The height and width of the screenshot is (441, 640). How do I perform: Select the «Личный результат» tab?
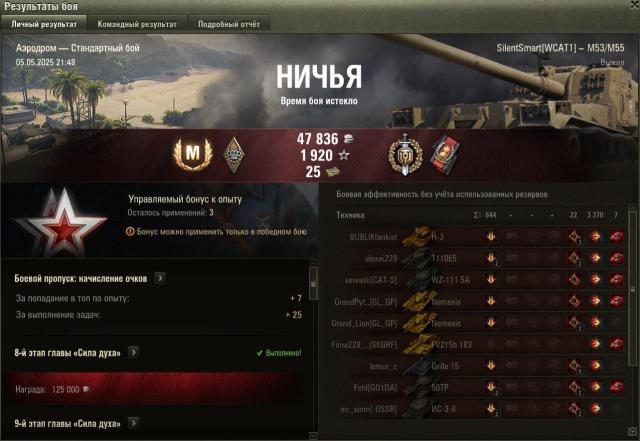[x=43, y=23]
